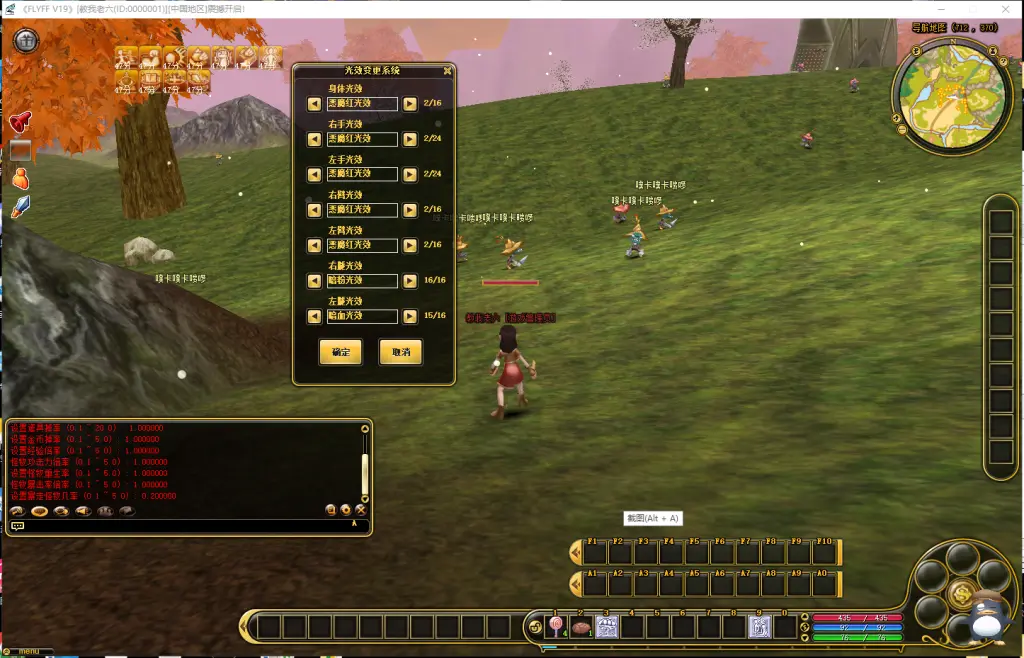Click the gold dollar coin button
This screenshot has height=658, width=1024.
click(x=962, y=595)
